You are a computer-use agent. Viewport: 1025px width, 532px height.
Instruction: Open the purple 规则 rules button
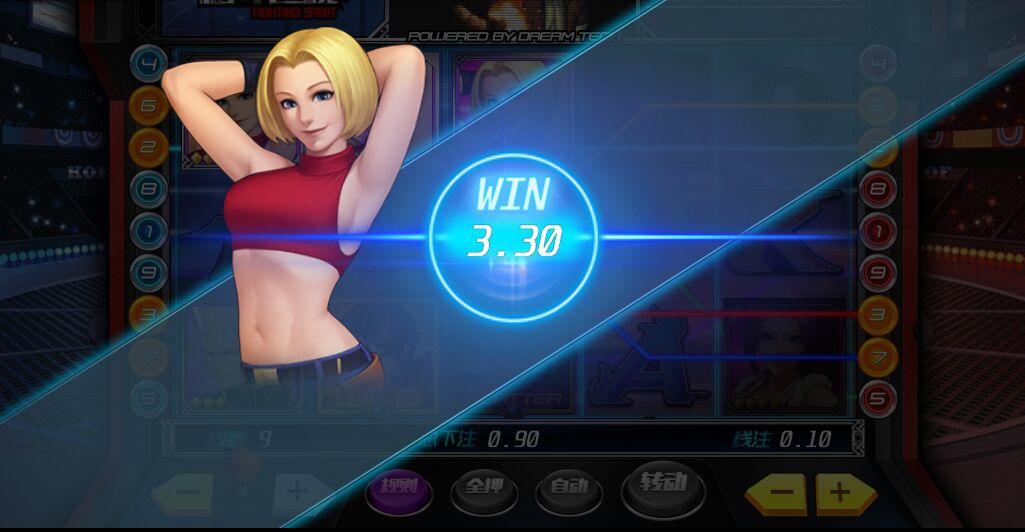coord(398,488)
